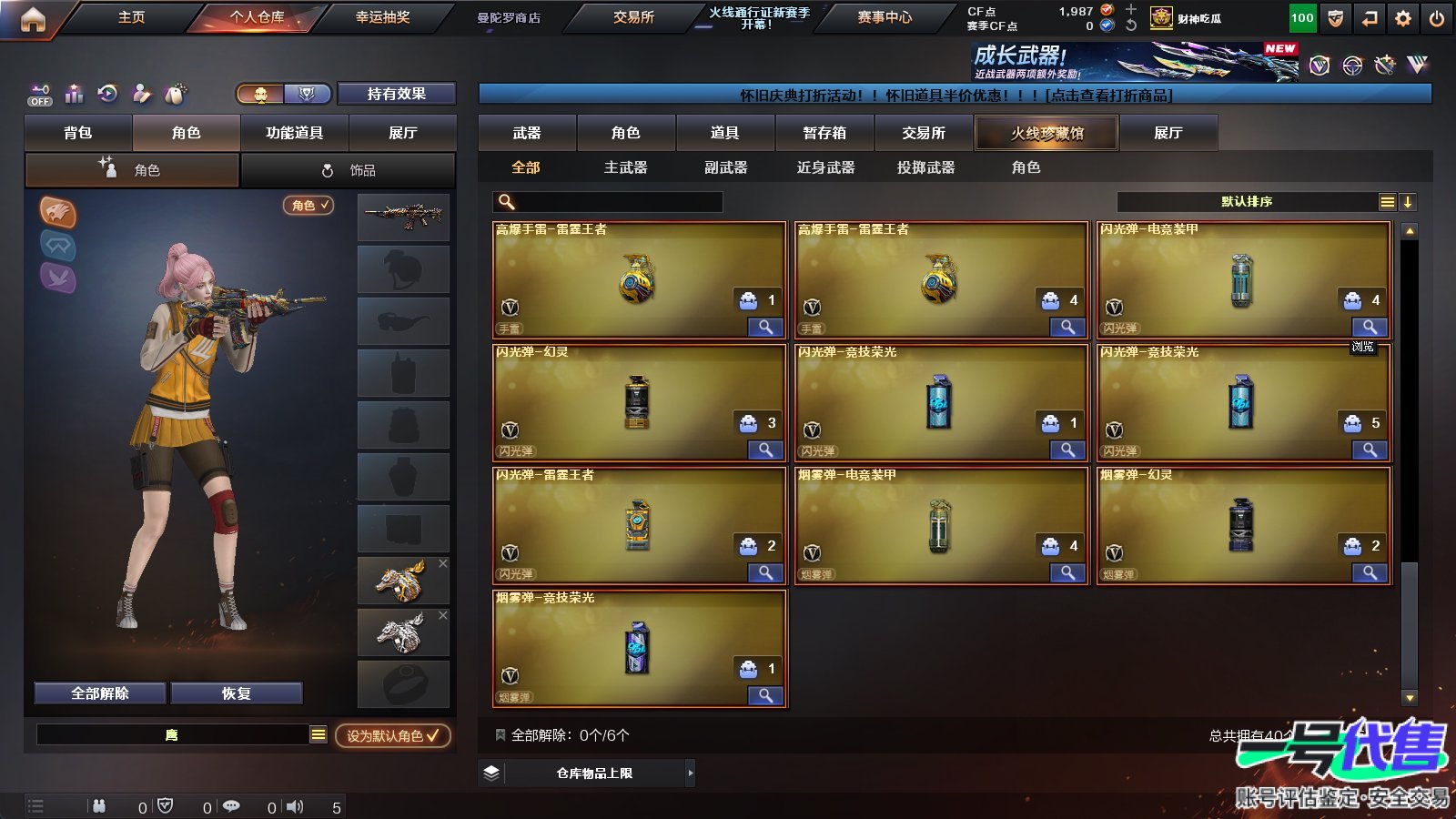This screenshot has height=819, width=1456.
Task: Click the friends icon on the bottom bar
Action: [x=98, y=806]
